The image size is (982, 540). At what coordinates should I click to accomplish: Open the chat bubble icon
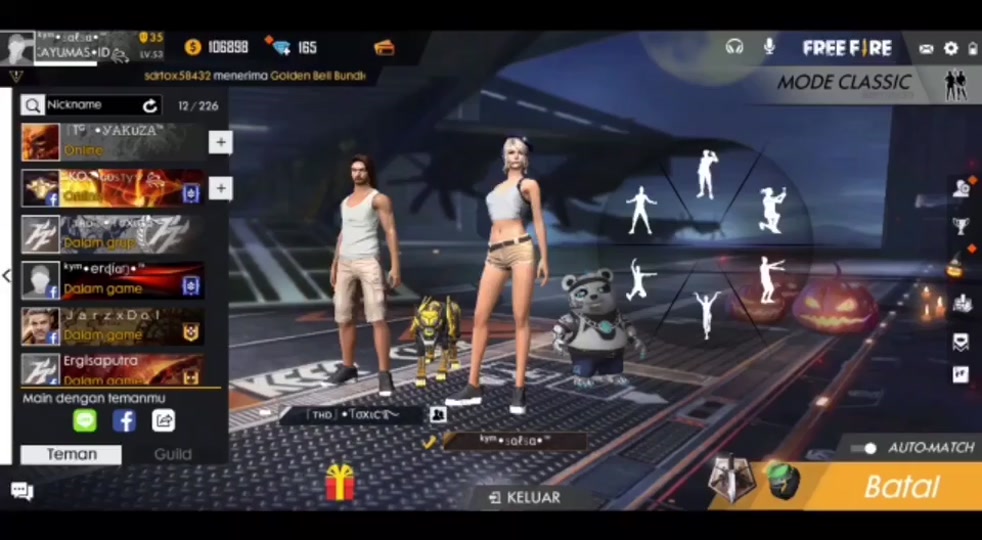(22, 490)
